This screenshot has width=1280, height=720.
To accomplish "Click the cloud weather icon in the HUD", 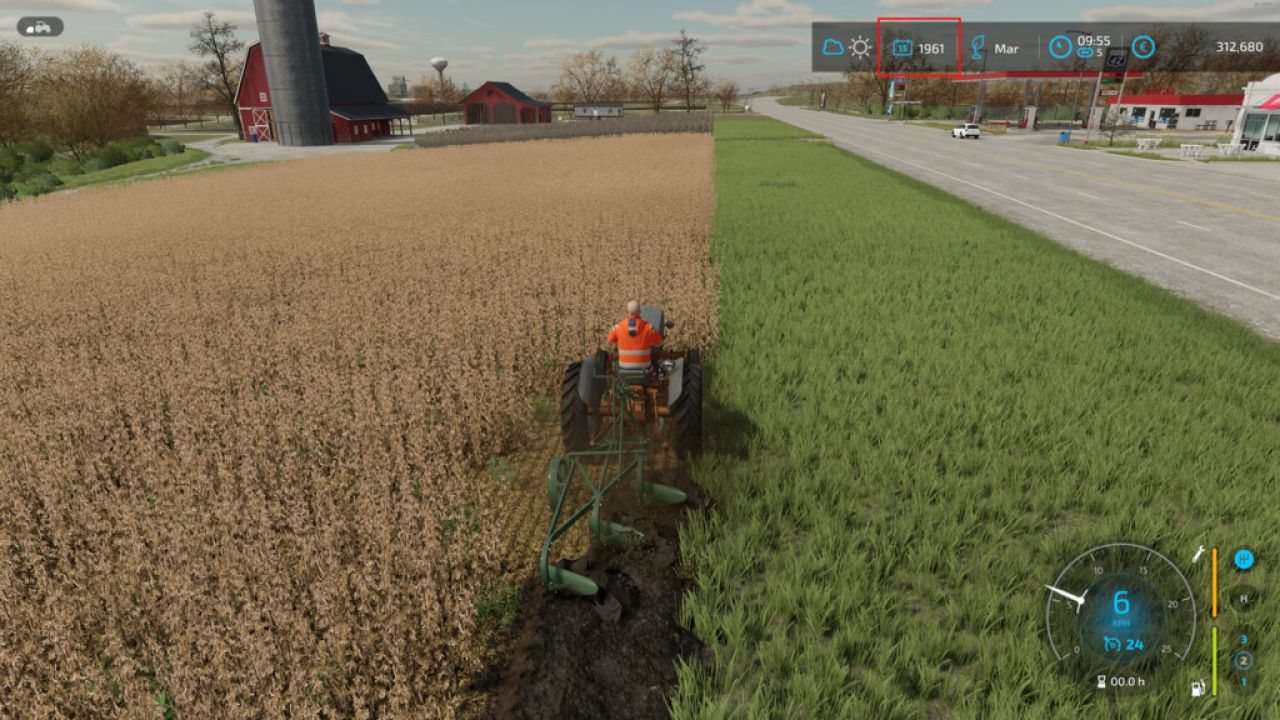I will pos(833,46).
